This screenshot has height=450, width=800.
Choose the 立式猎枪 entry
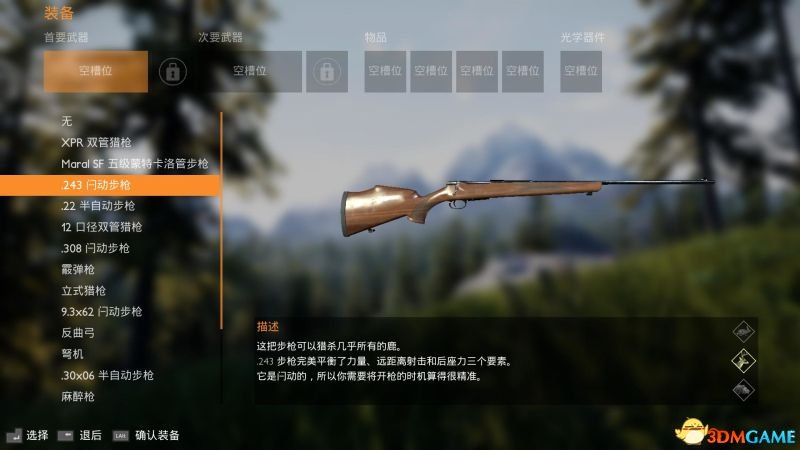coord(83,290)
